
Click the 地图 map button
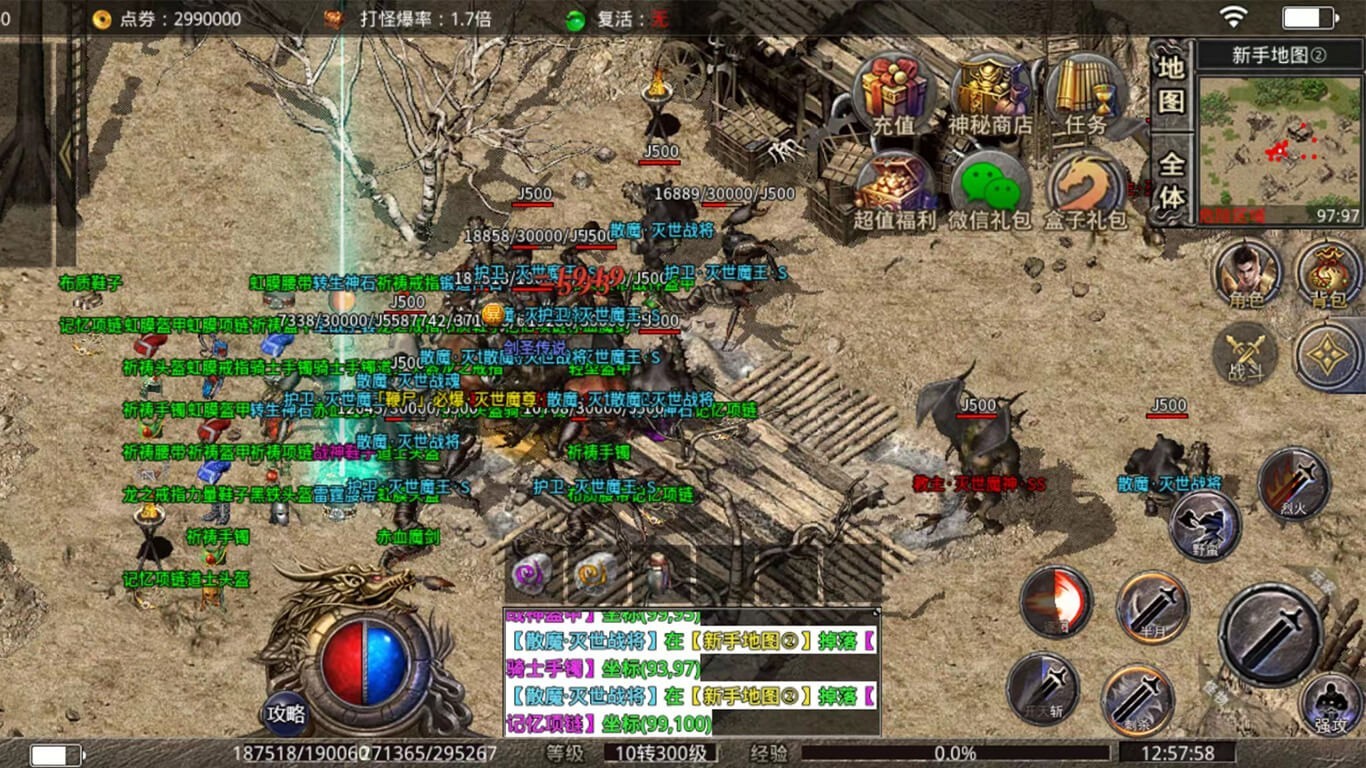[x=1171, y=84]
